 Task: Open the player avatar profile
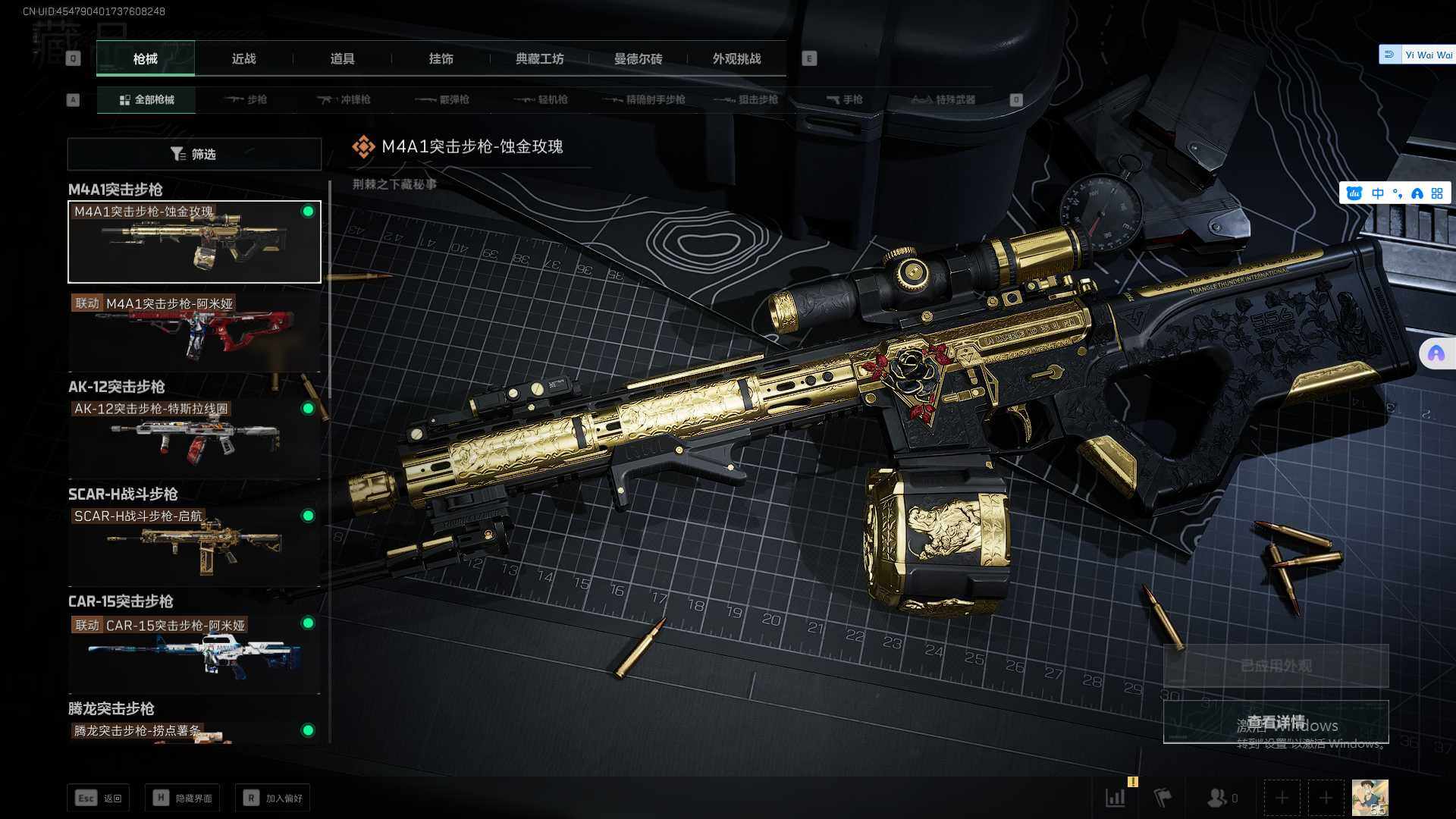coord(1370,798)
